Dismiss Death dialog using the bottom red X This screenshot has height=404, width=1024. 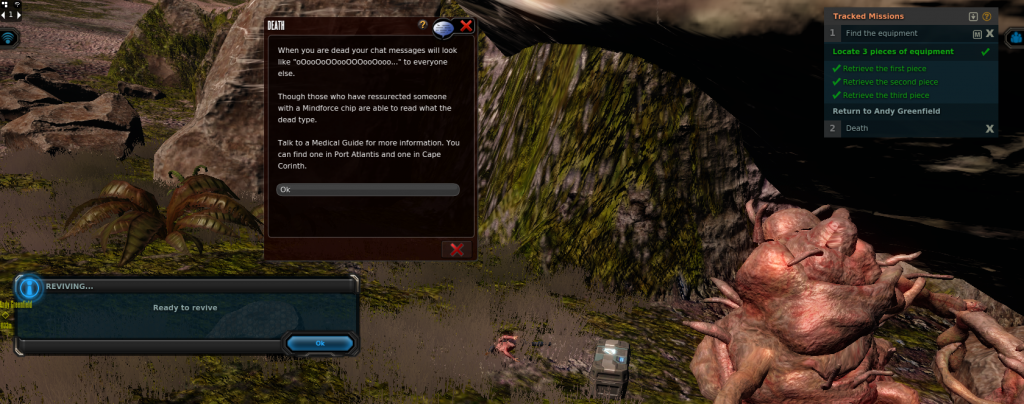[457, 249]
